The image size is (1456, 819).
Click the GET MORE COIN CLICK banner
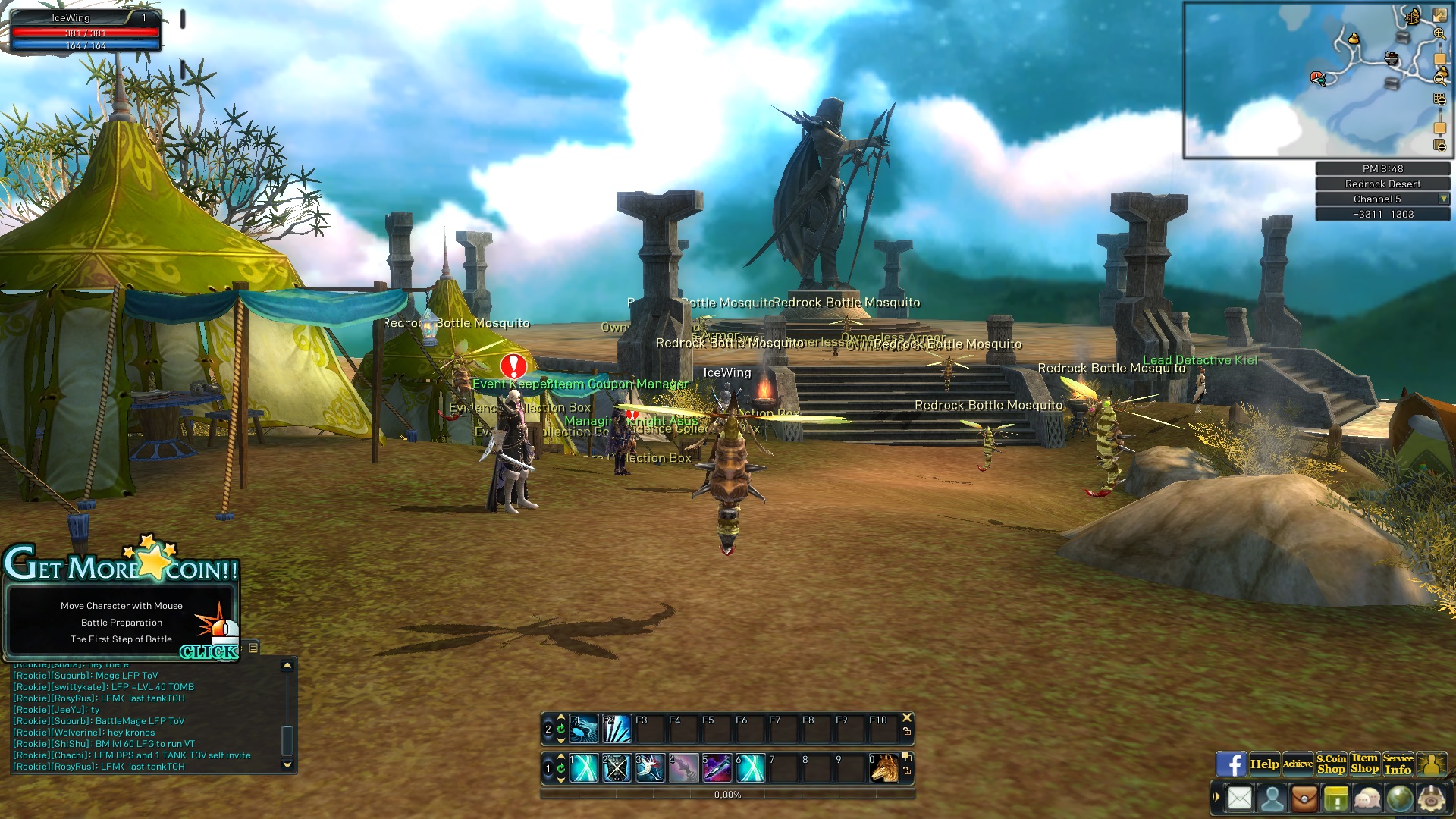[x=209, y=651]
